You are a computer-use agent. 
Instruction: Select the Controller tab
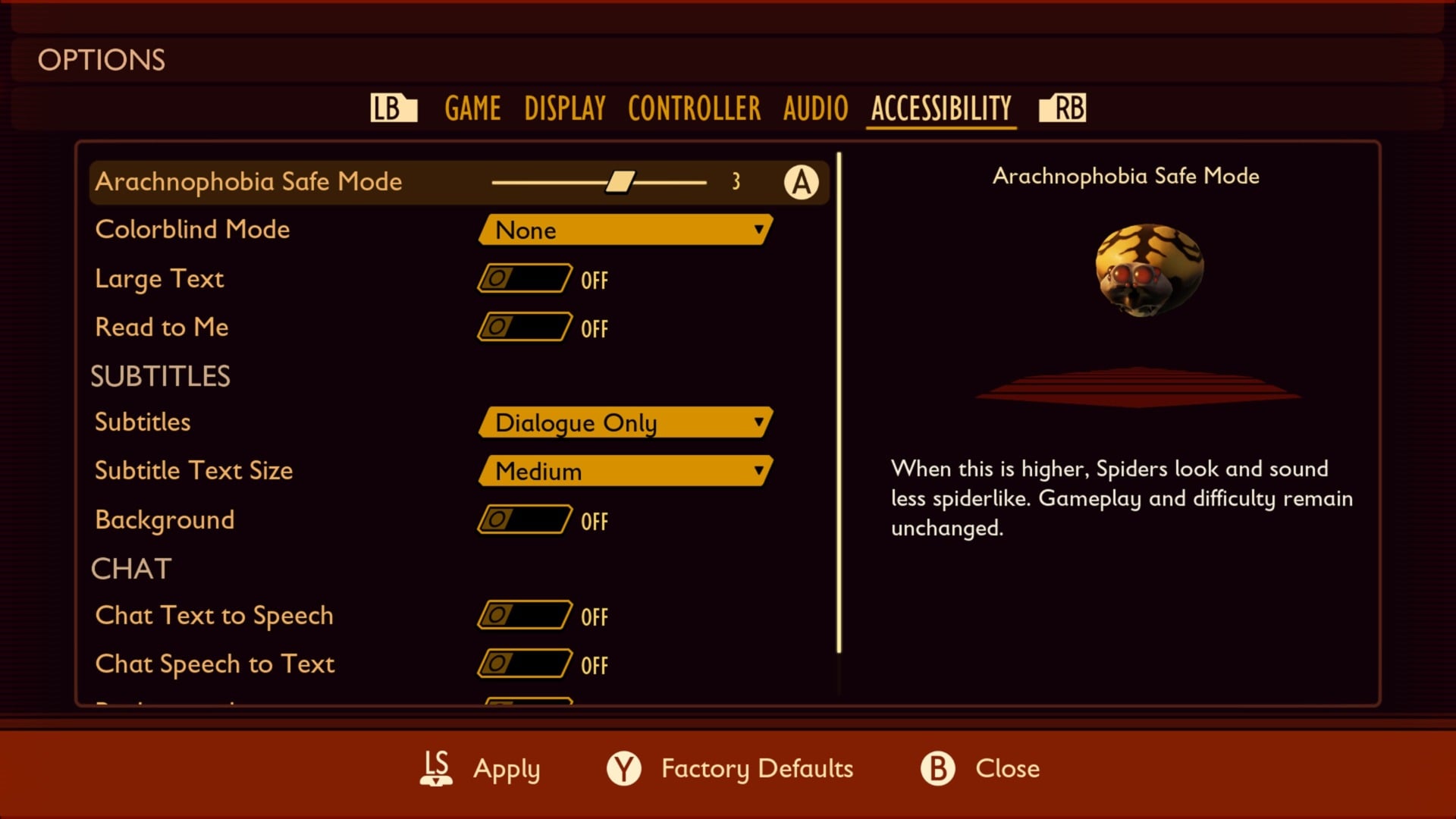(x=694, y=108)
